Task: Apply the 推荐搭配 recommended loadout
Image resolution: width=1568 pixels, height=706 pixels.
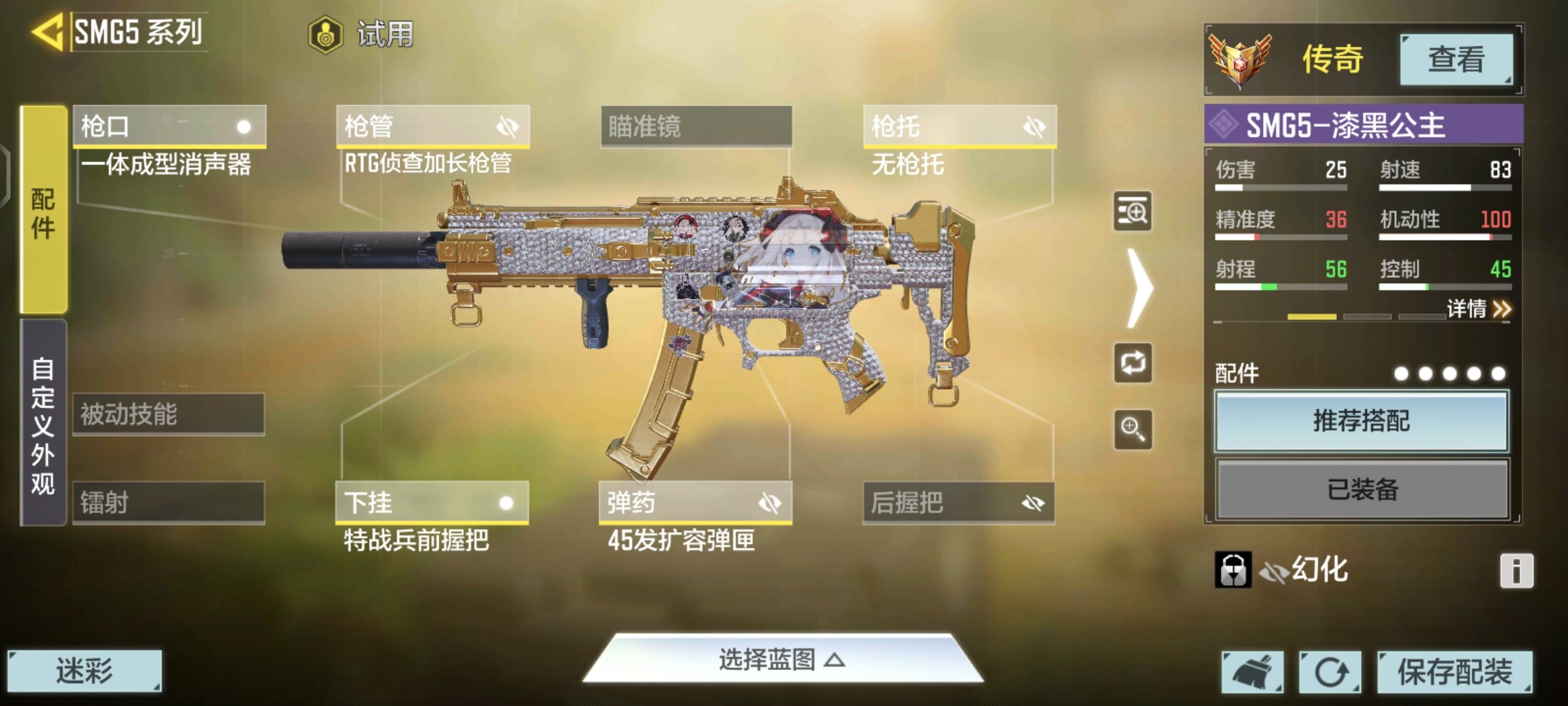Action: 1362,421
